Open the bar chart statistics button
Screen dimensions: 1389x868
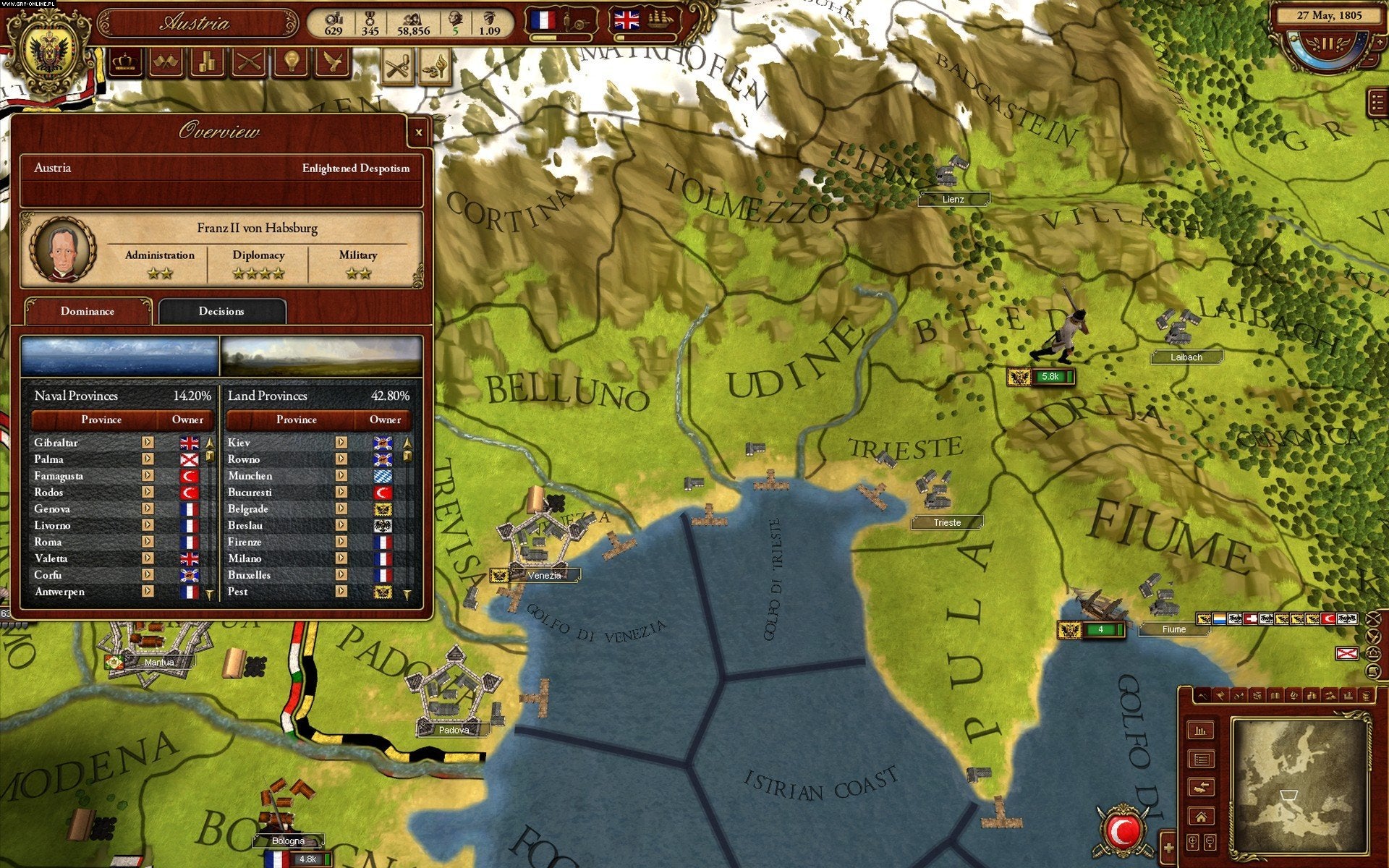1201,731
